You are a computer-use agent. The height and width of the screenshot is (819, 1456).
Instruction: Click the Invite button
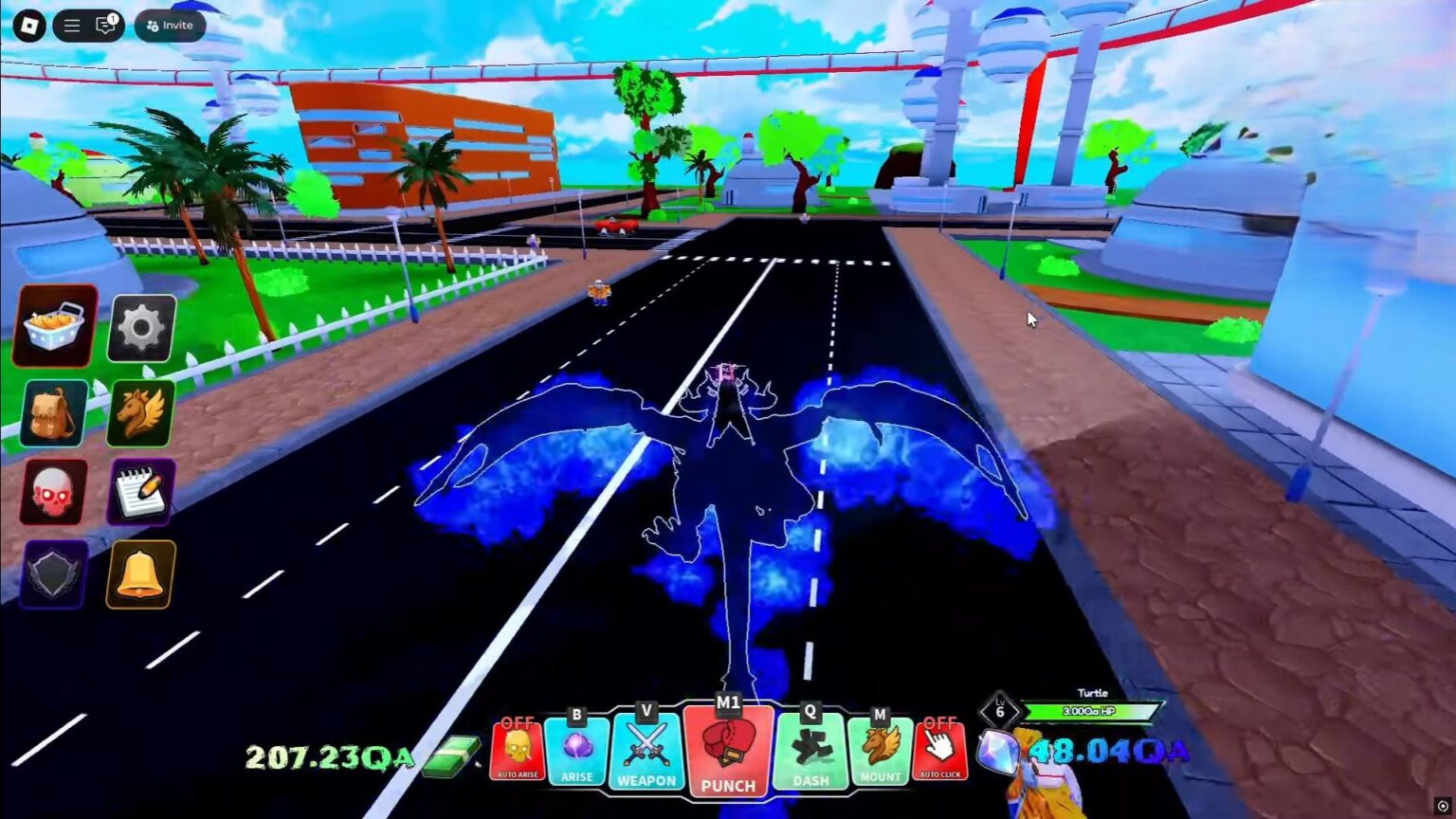170,26
